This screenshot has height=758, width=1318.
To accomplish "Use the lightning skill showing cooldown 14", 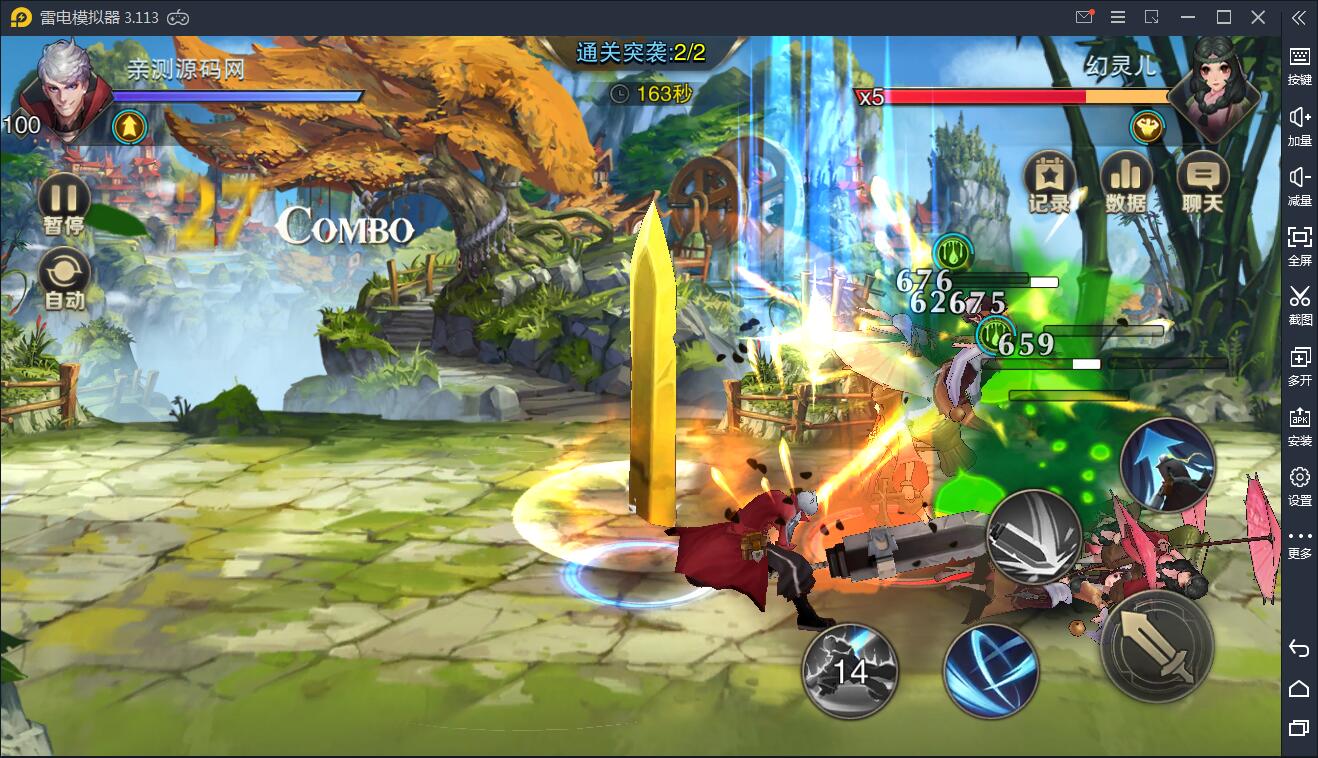I will click(x=850, y=670).
